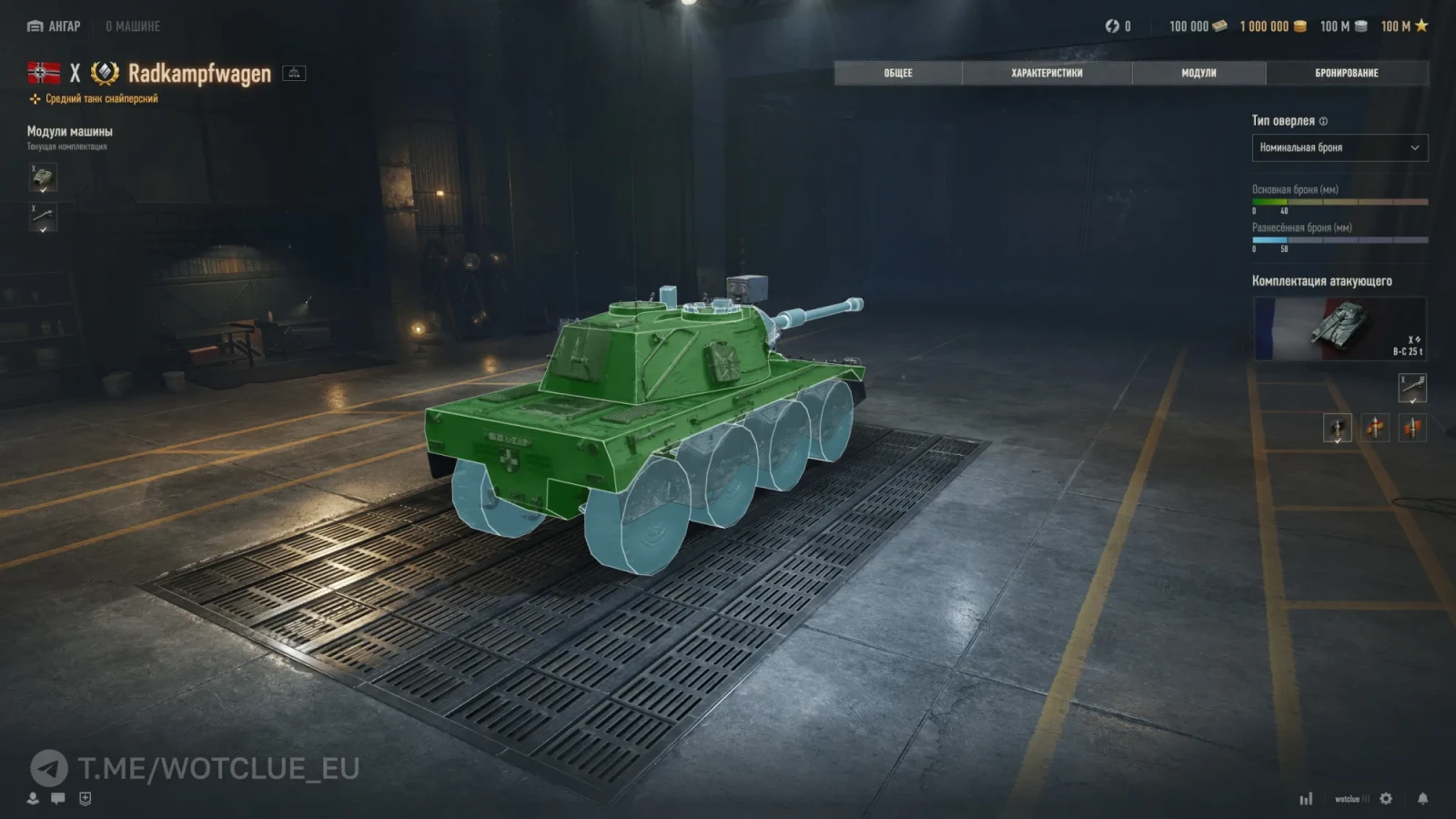Toggle the turret module checkmark selection

click(45, 190)
